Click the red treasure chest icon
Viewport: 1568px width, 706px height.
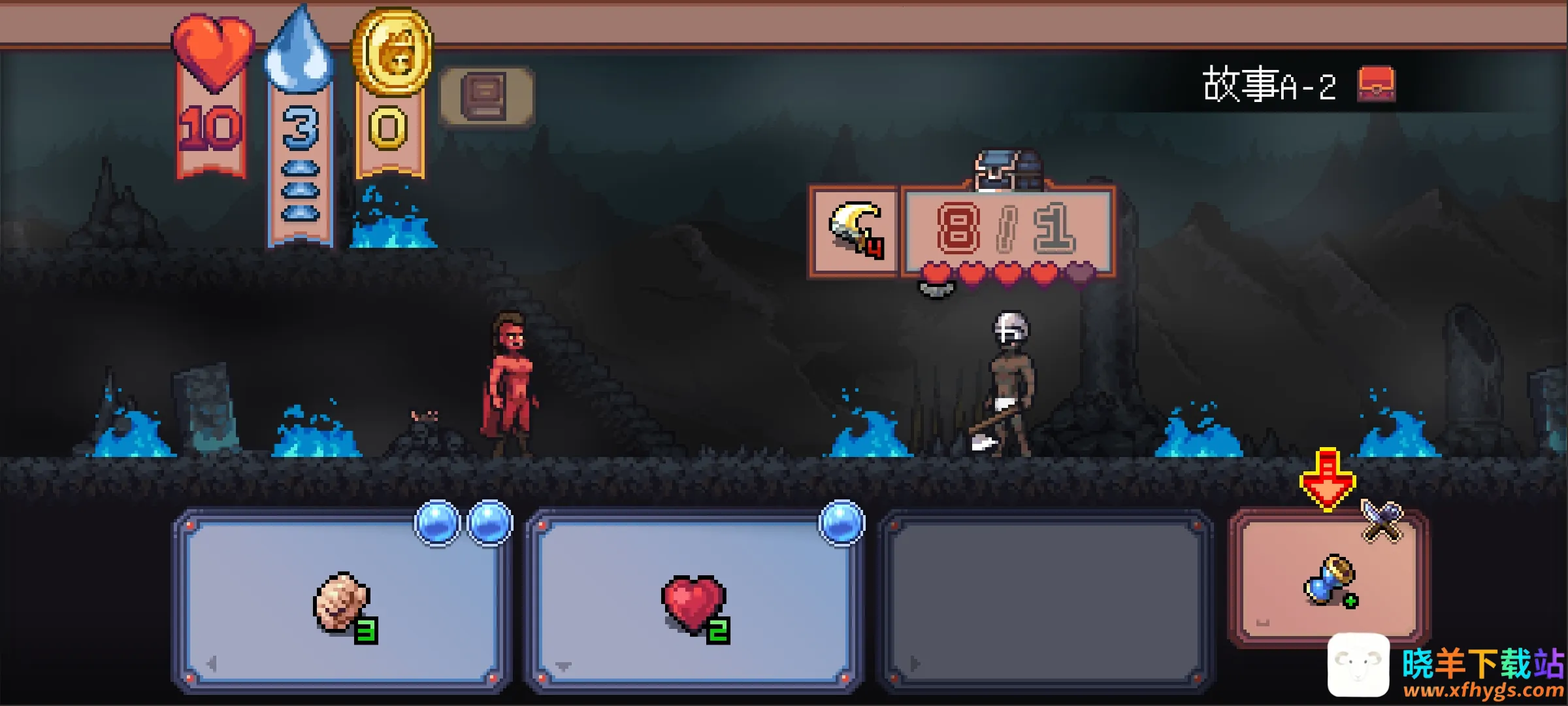(1376, 85)
